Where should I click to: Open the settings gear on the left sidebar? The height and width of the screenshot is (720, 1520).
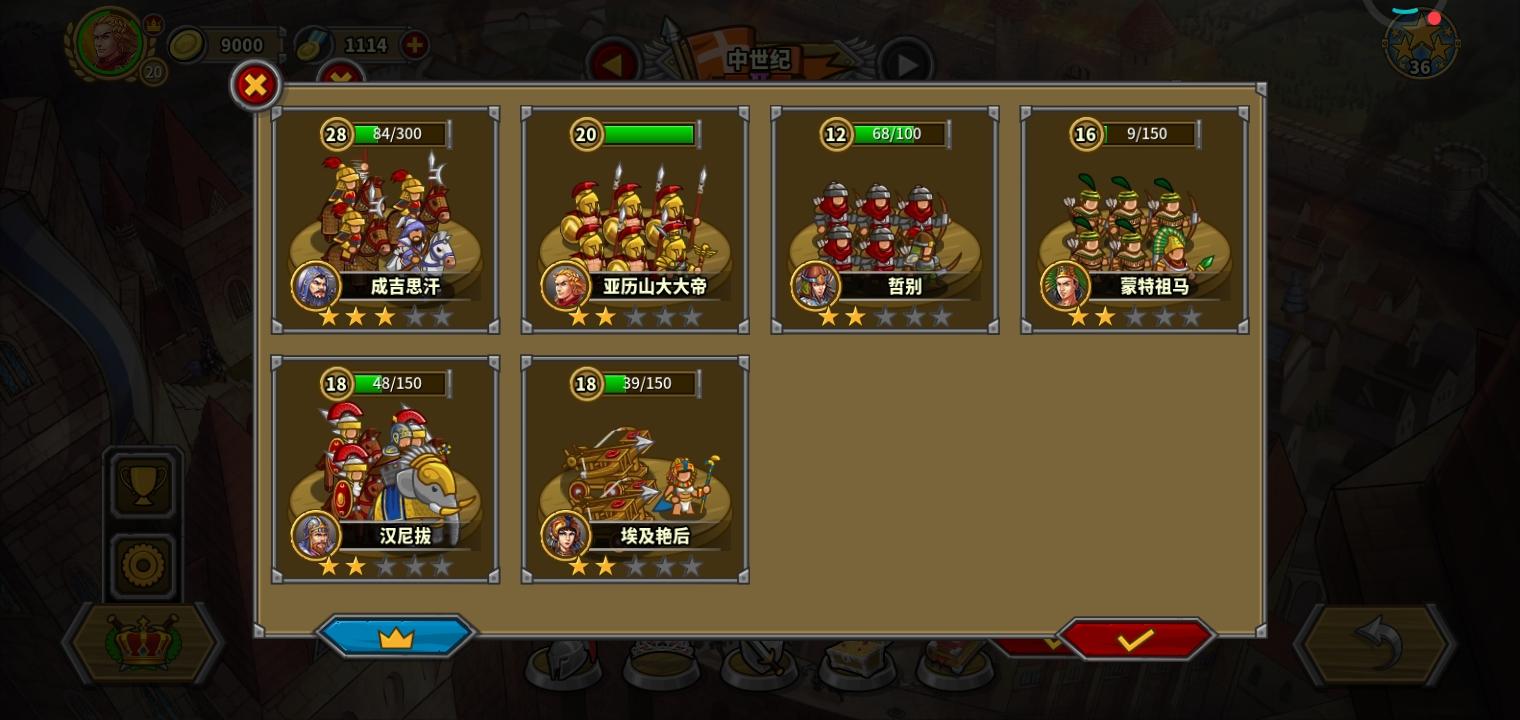pos(142,564)
